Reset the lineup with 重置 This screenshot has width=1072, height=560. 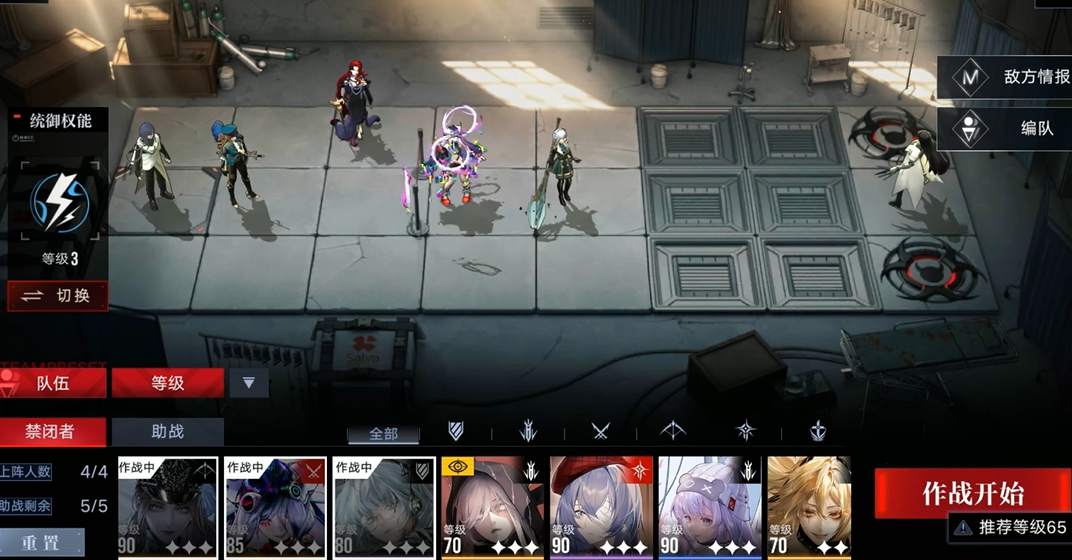(x=42, y=542)
